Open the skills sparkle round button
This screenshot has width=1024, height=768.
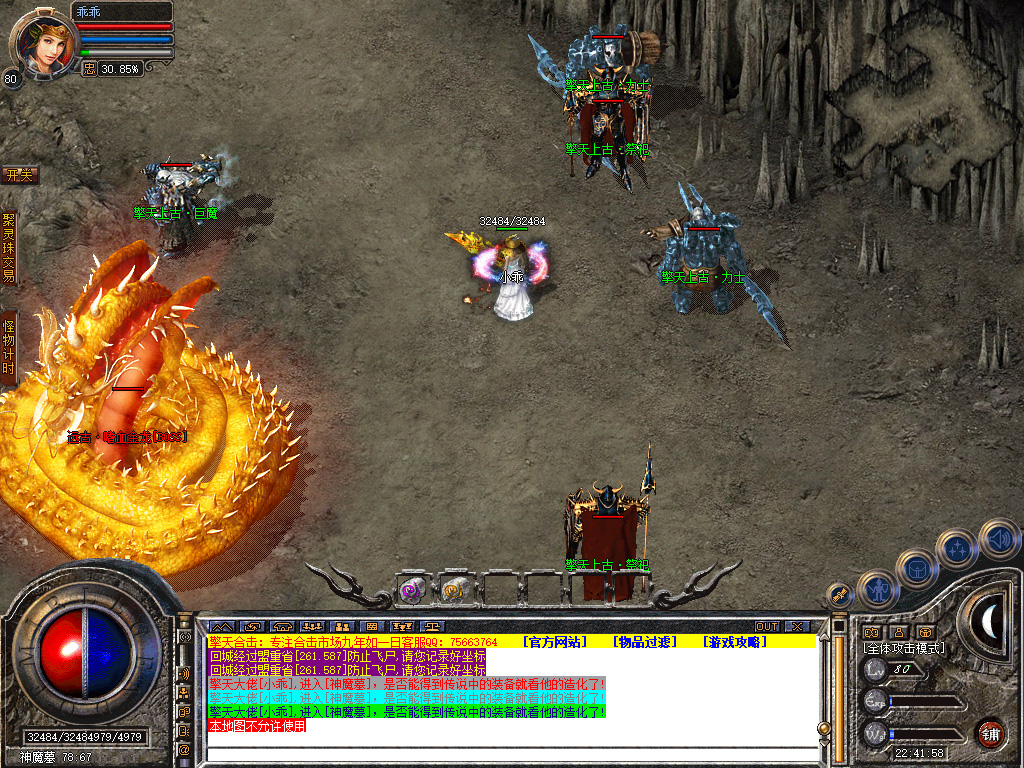pyautogui.click(x=958, y=548)
